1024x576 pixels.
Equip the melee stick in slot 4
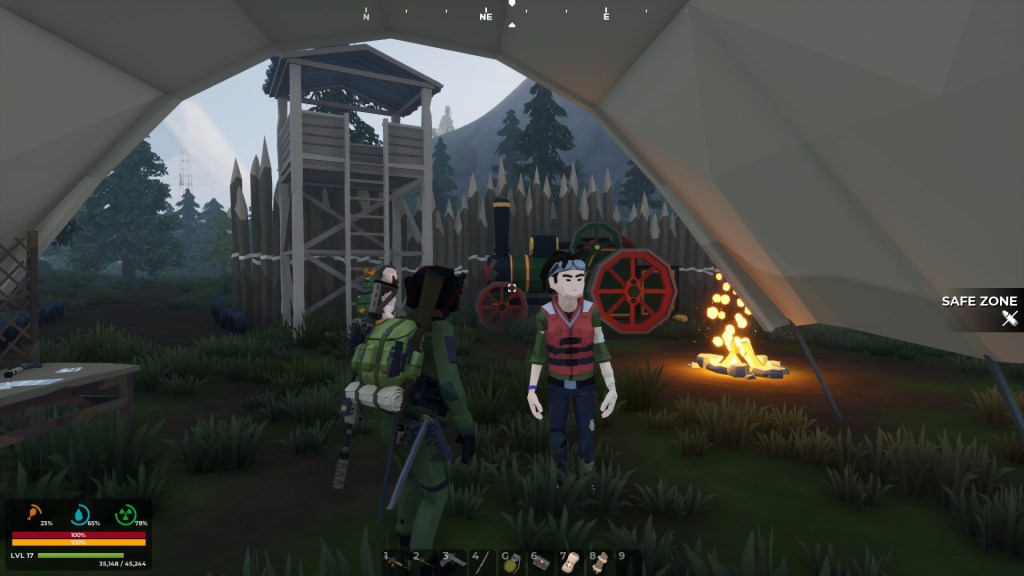(x=482, y=561)
